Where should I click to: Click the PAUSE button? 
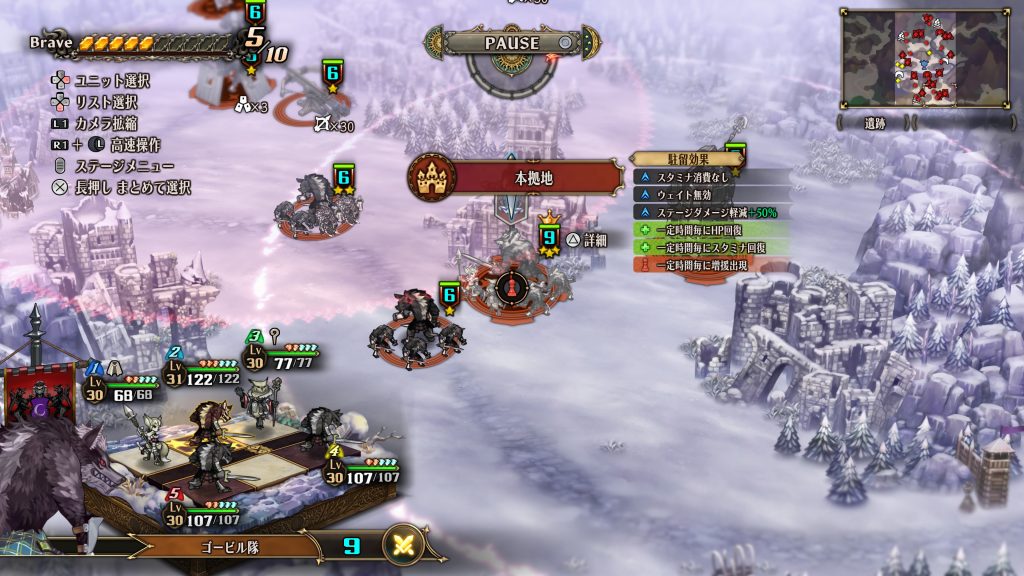(511, 43)
